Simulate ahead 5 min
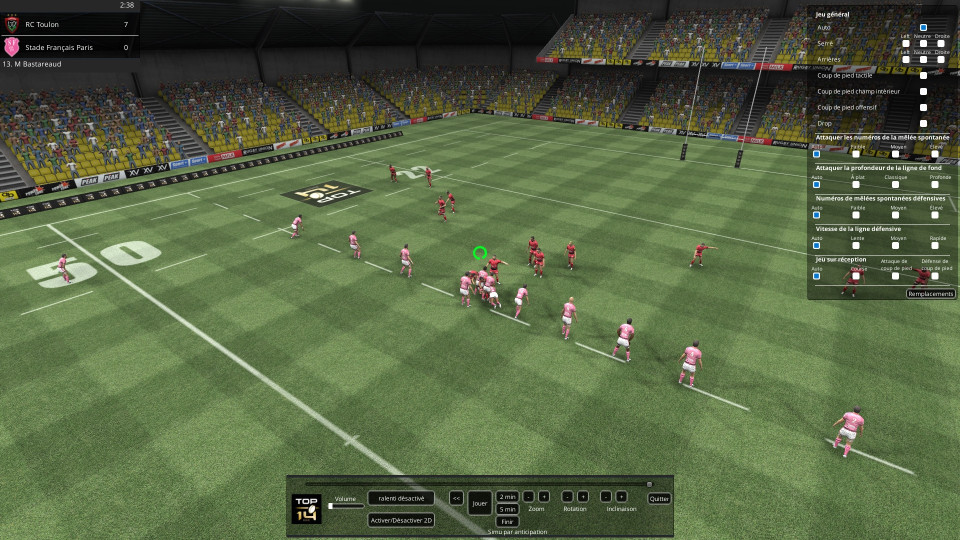This screenshot has width=960, height=540. (507, 509)
